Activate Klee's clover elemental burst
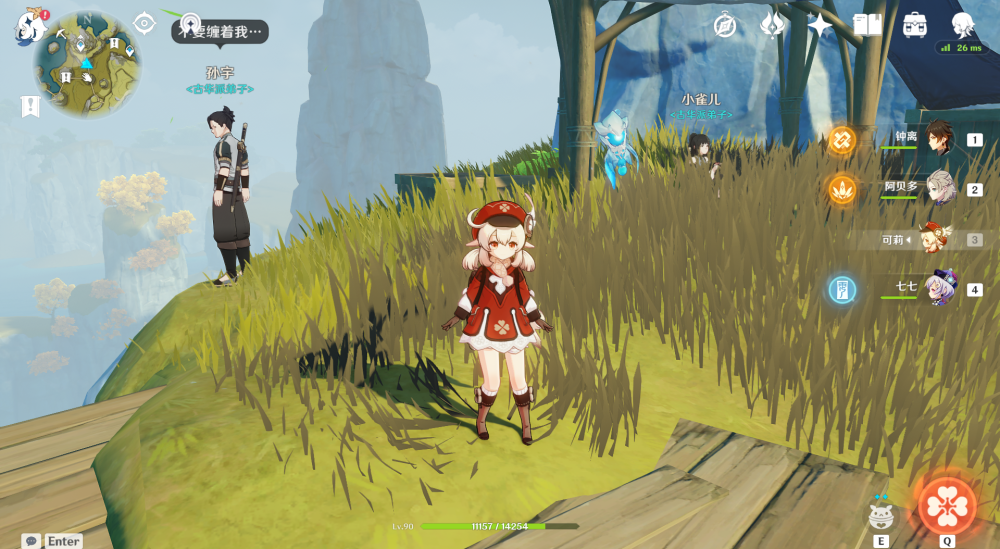Image resolution: width=1000 pixels, height=549 pixels. [946, 505]
